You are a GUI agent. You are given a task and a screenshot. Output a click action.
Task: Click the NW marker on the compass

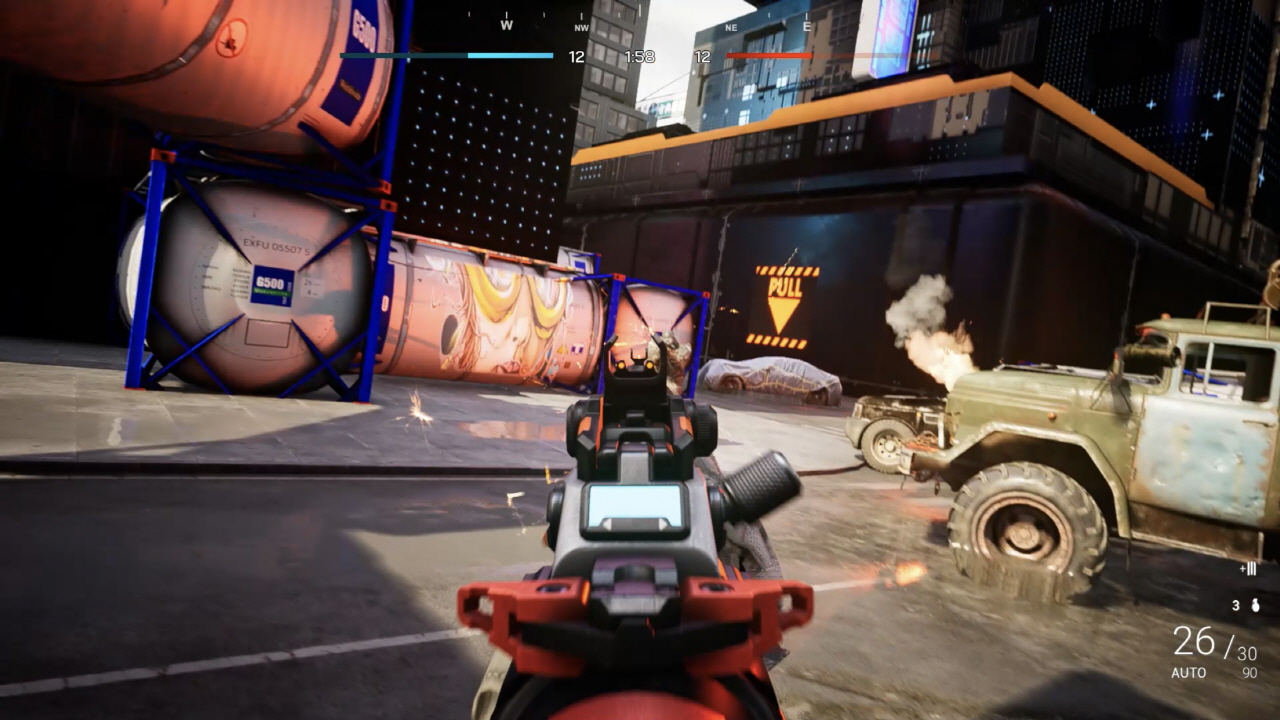[581, 27]
